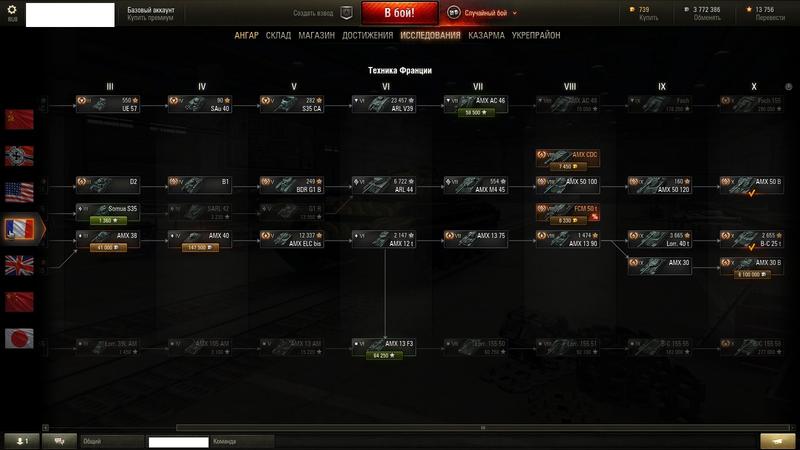800x450 pixels.
Task: Select the УКРЕПРАЙОН tab
Action: pos(536,35)
